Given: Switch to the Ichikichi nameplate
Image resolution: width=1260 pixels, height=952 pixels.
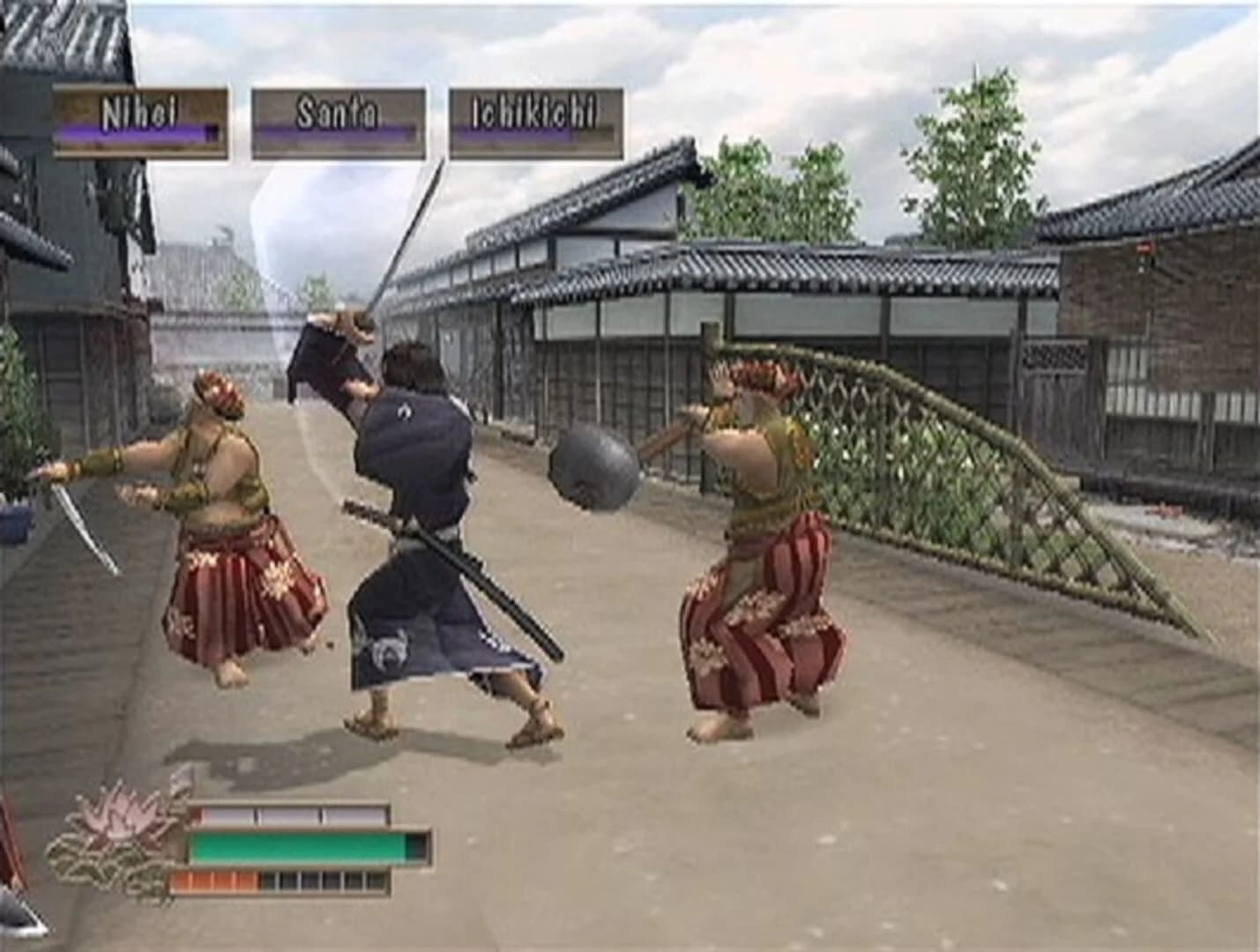Looking at the screenshot, I should click(x=533, y=108).
